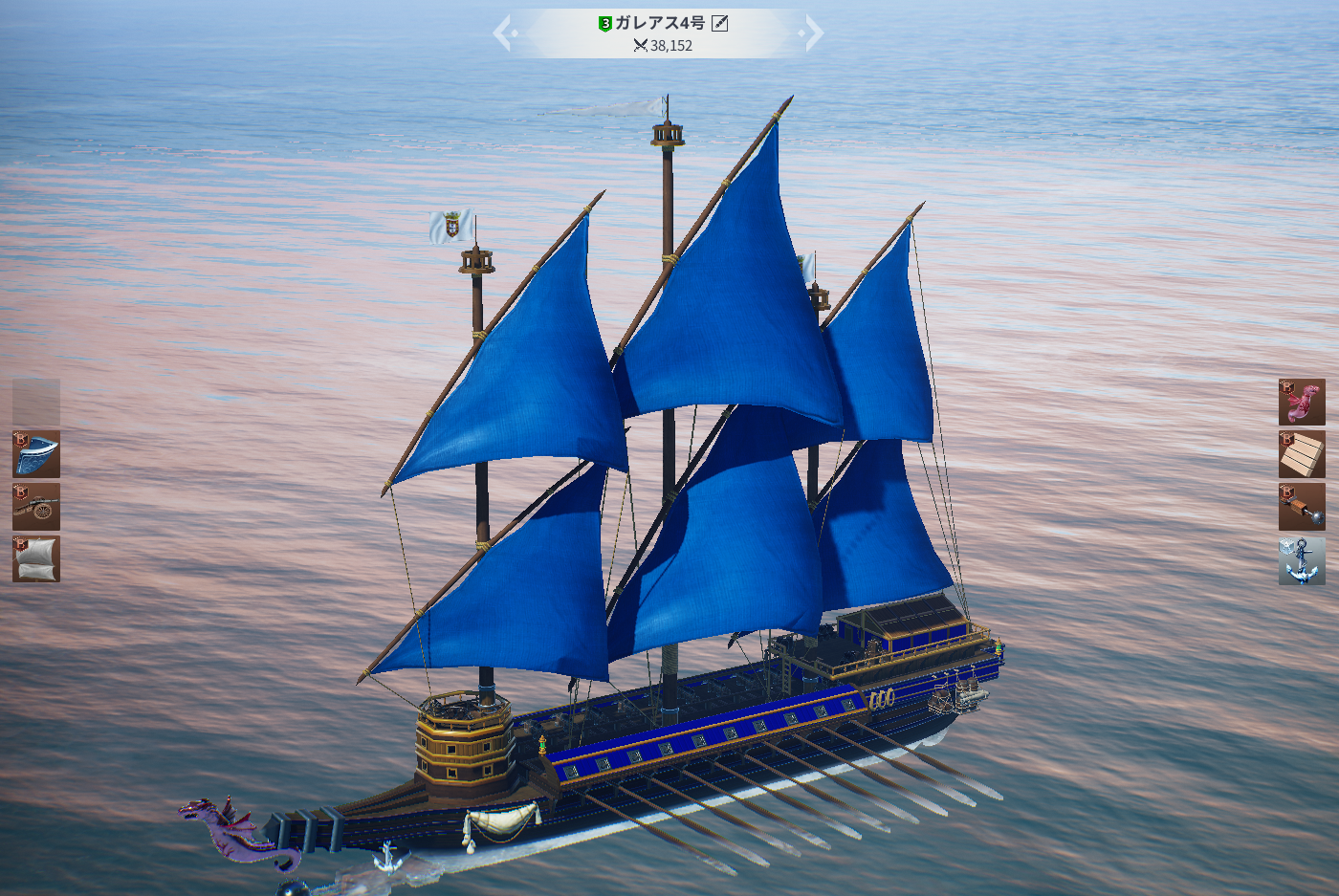Select the blue hull armor plate slot

pos(36,454)
